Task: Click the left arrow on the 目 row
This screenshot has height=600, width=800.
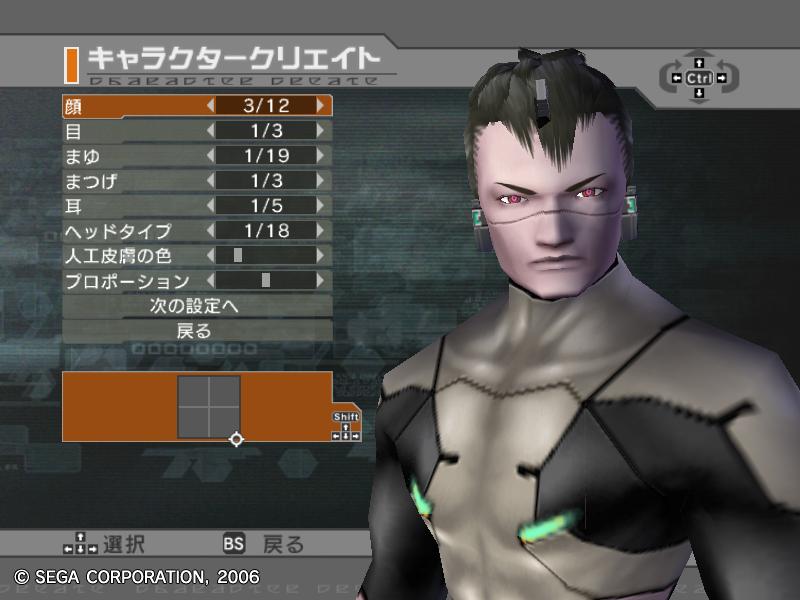Action: (x=210, y=130)
